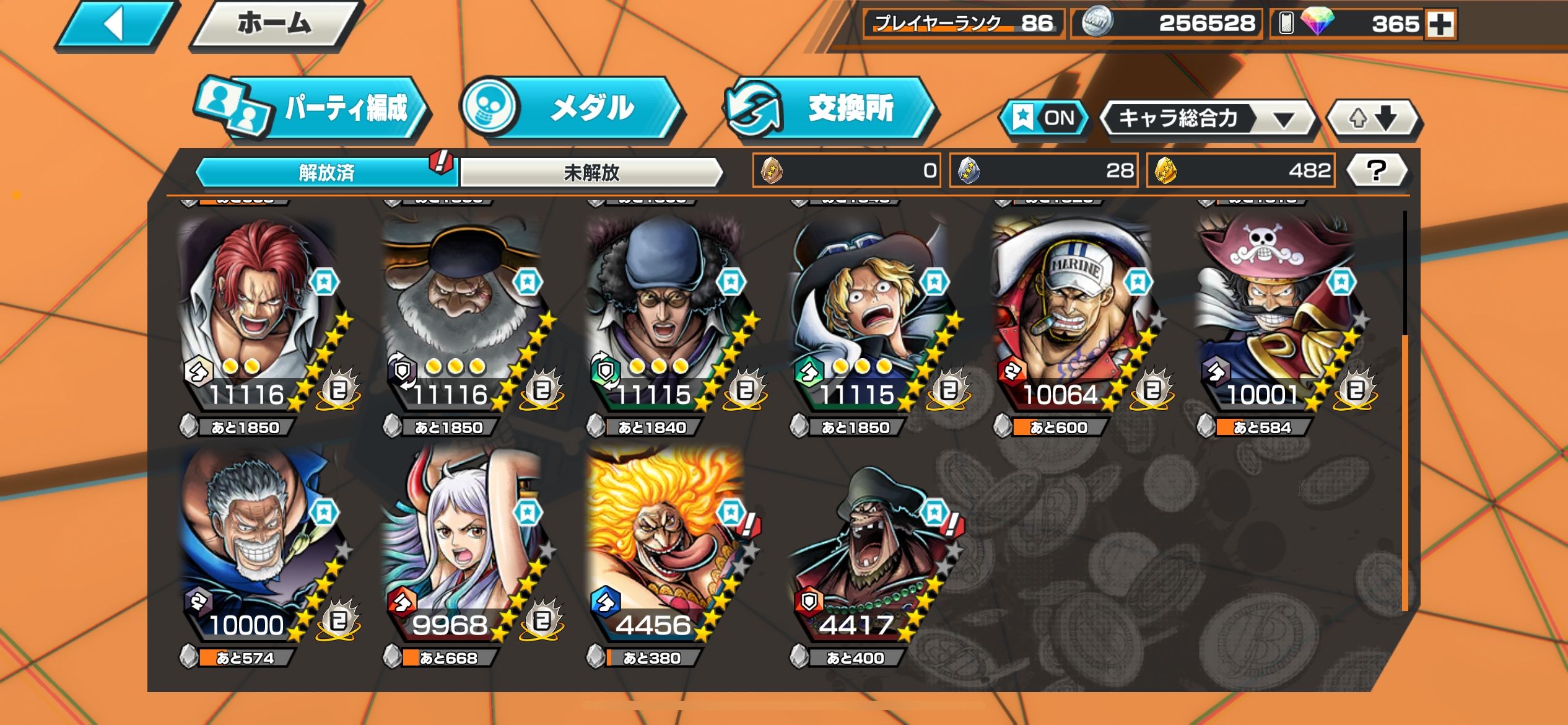Toggle the favorites ON filter

click(1044, 118)
